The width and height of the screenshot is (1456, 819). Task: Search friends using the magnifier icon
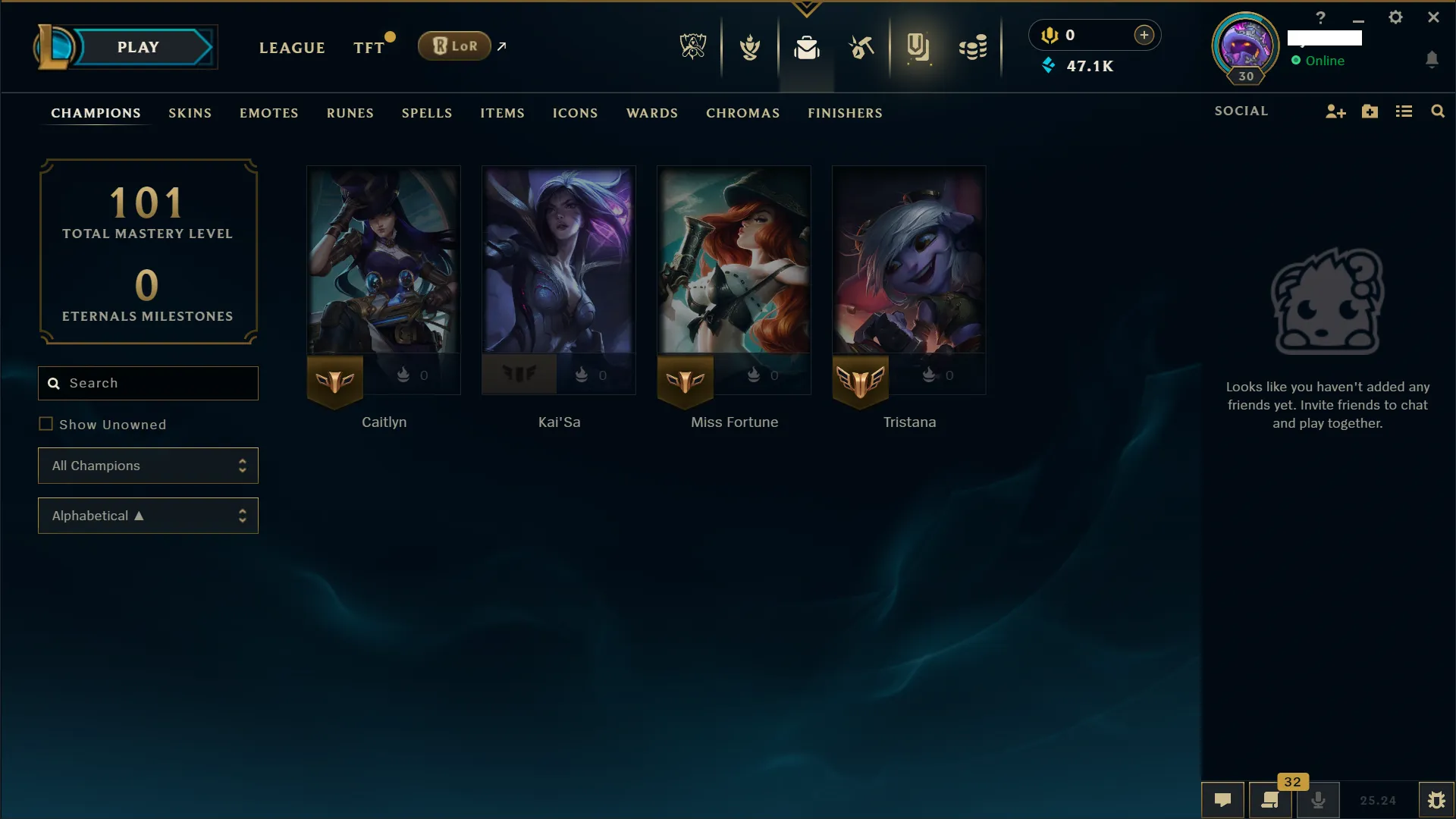(x=1438, y=111)
